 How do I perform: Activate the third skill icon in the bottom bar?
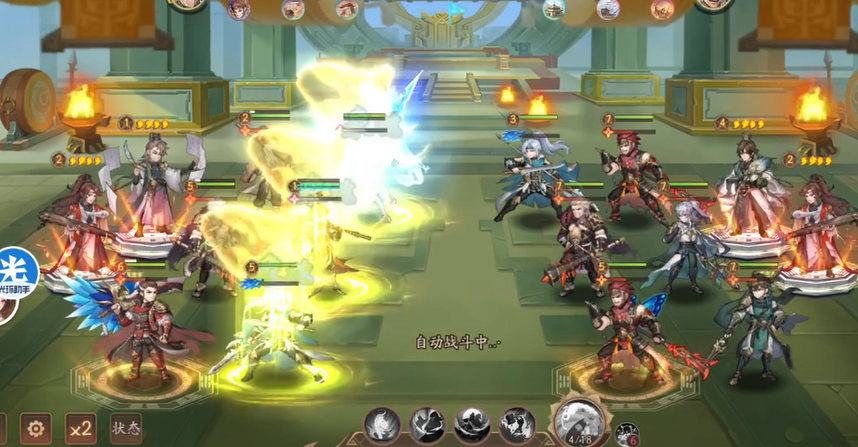click(x=472, y=425)
